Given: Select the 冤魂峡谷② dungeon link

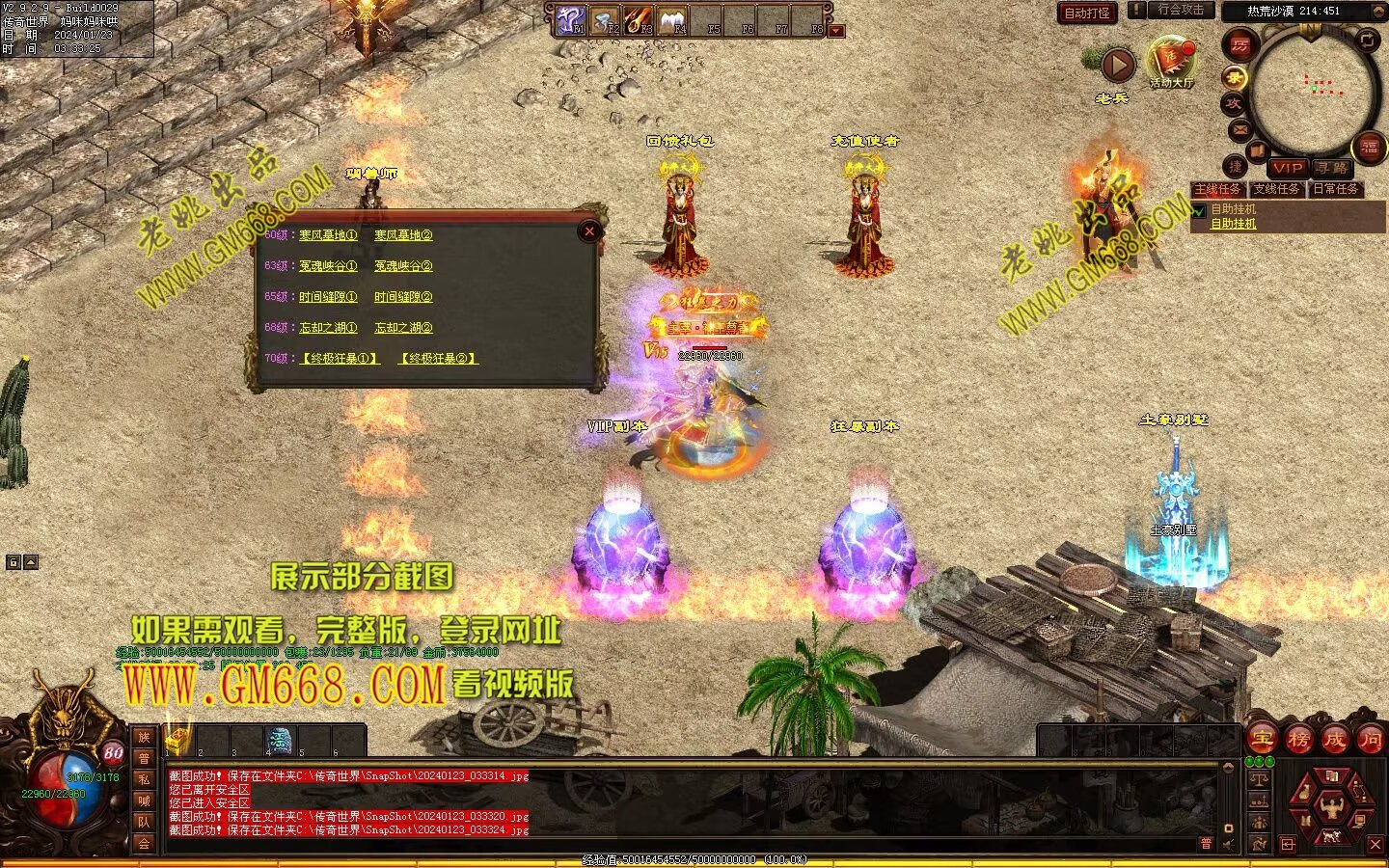Looking at the screenshot, I should [403, 266].
